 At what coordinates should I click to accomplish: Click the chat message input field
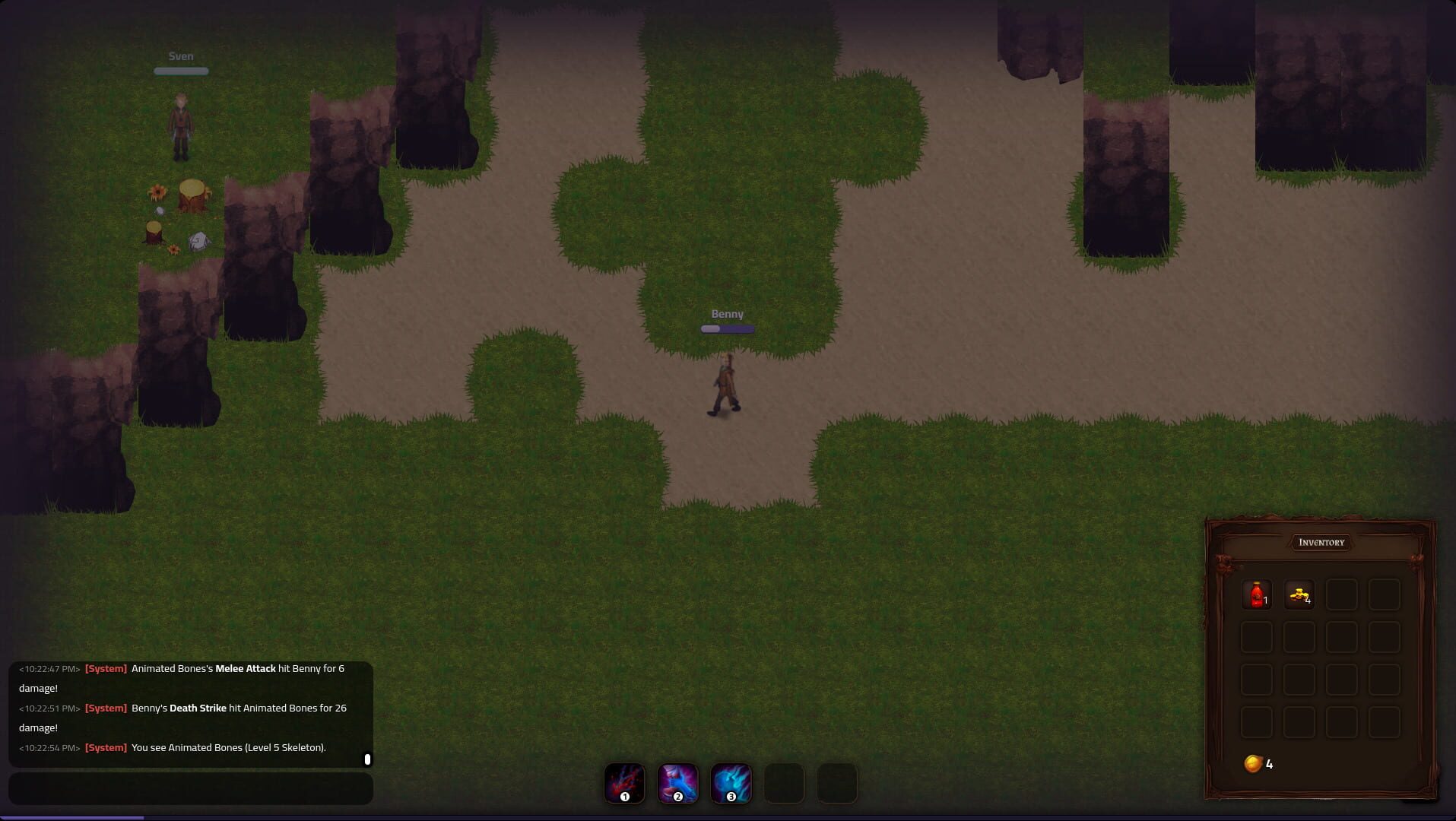(190, 788)
